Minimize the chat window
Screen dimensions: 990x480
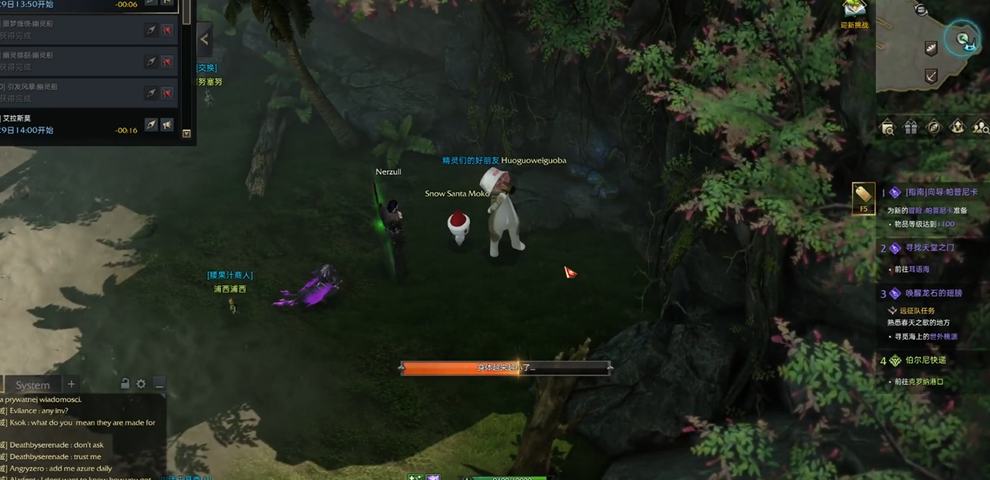point(158,384)
